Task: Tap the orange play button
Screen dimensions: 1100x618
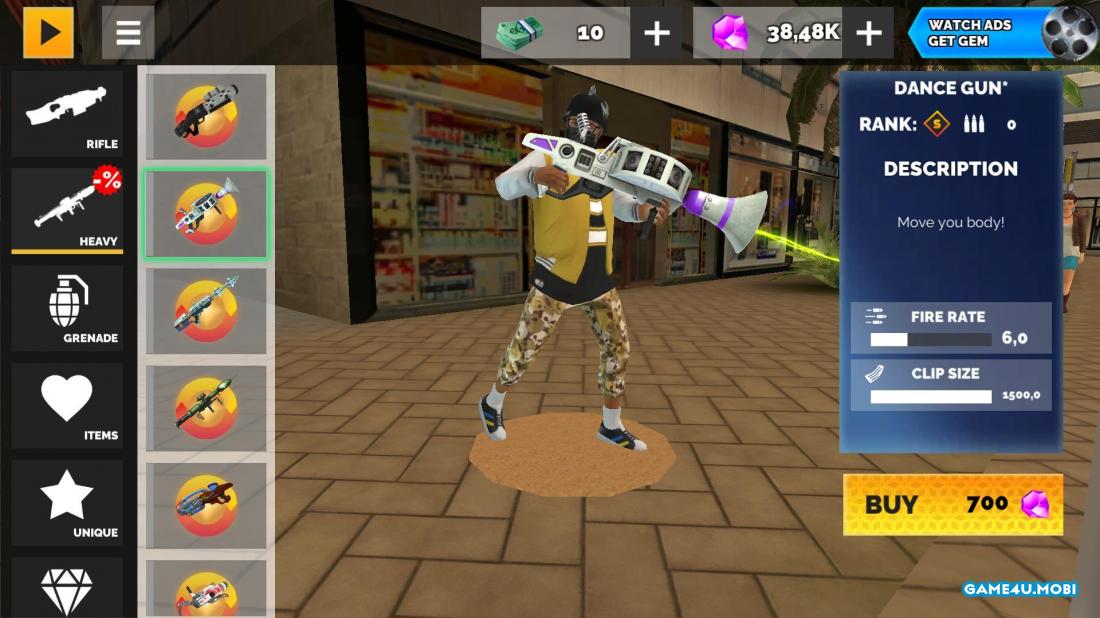Action: 48,33
